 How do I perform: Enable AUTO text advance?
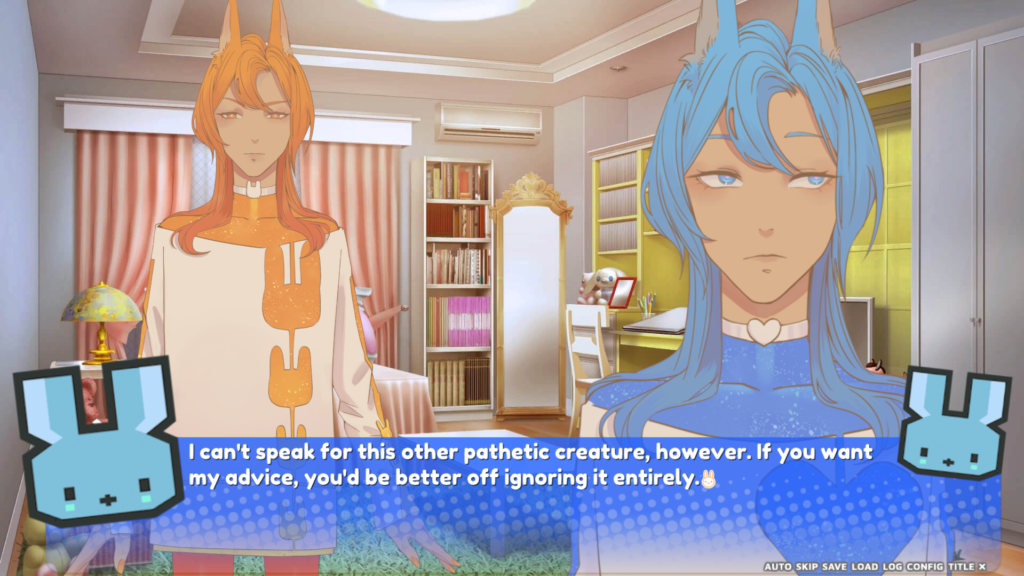(x=777, y=566)
